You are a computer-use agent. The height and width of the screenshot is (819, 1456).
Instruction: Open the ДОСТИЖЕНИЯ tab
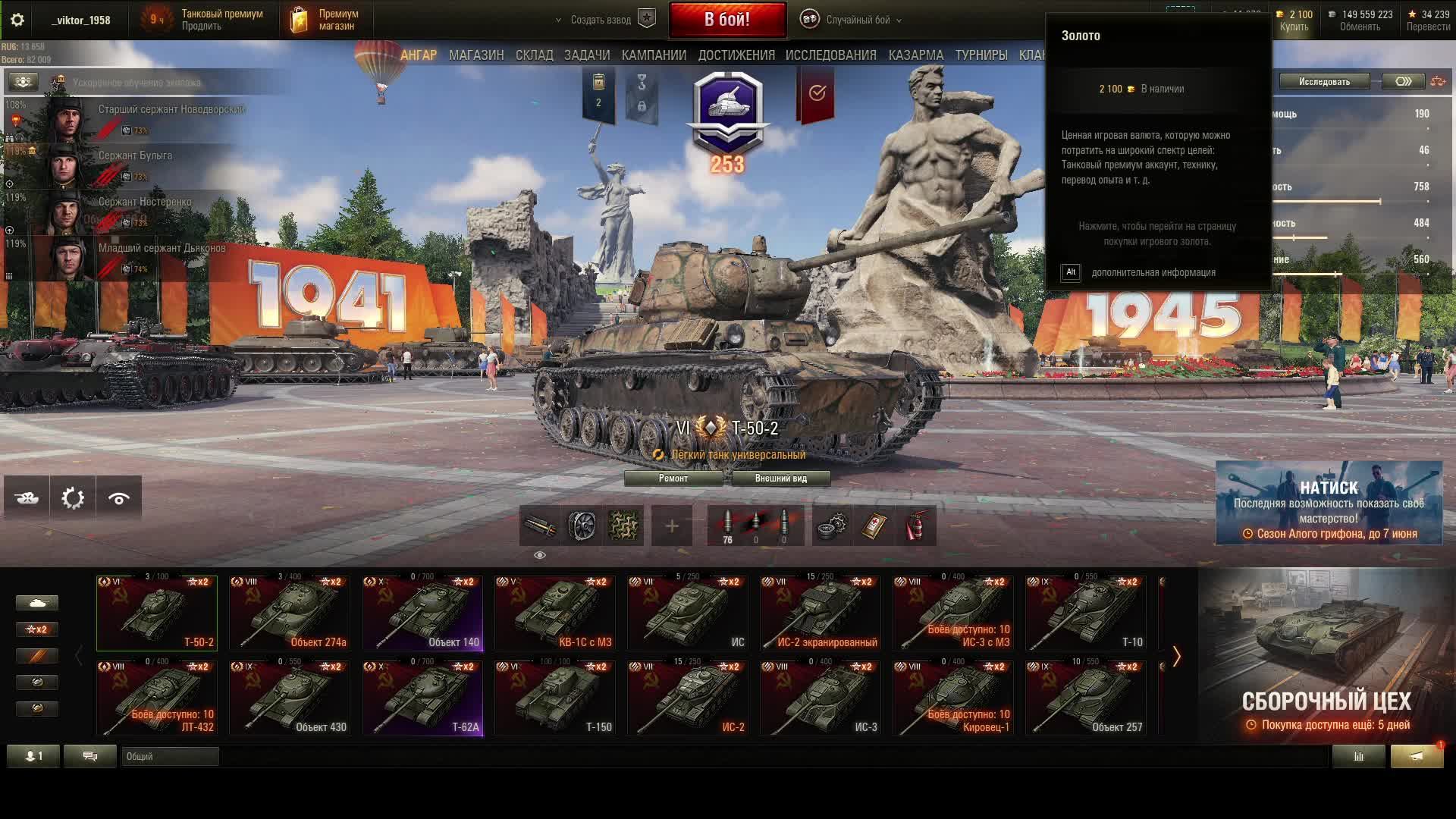coord(736,55)
